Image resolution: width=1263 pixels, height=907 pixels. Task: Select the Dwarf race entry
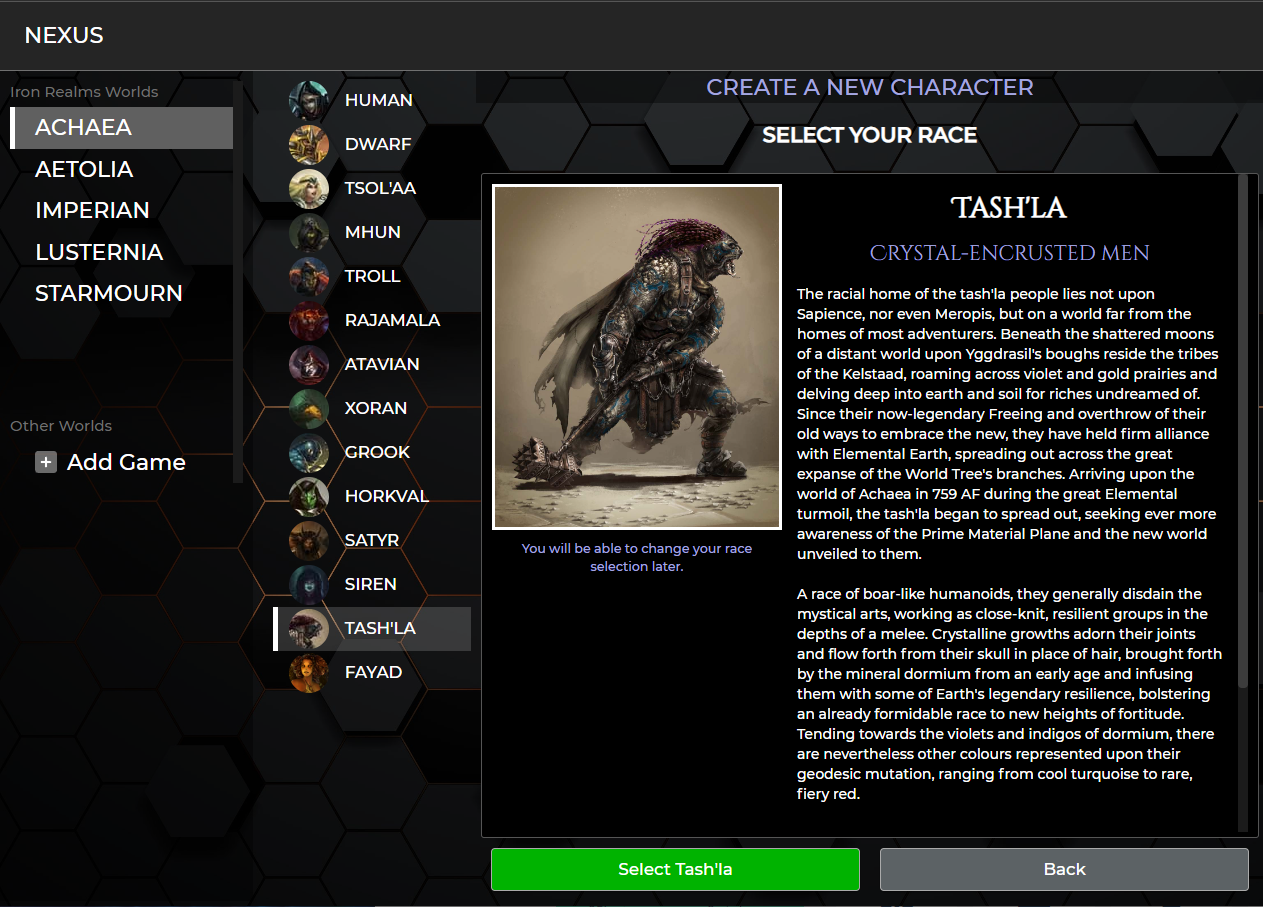click(377, 144)
